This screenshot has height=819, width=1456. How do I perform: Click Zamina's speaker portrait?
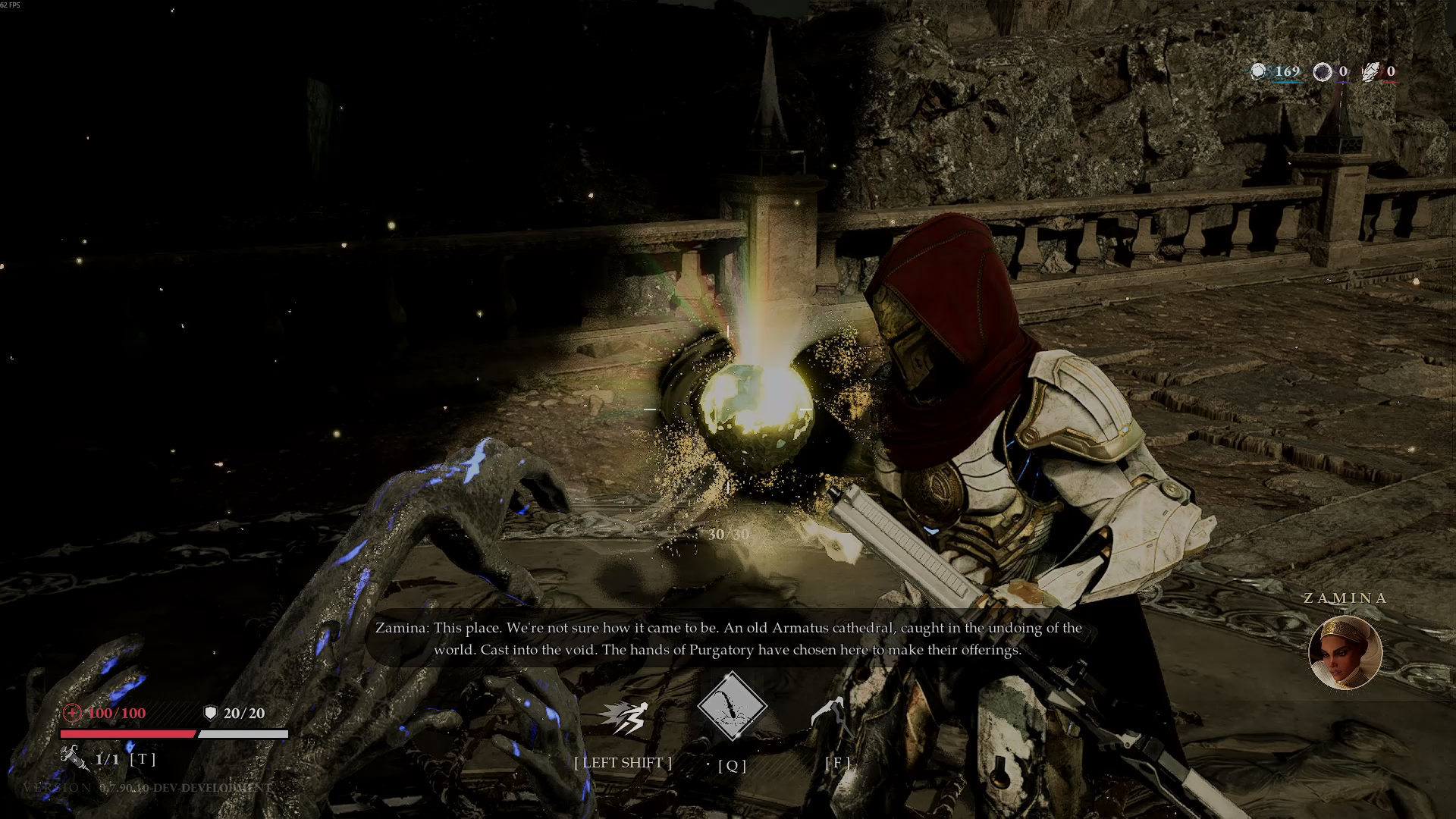click(x=1345, y=652)
